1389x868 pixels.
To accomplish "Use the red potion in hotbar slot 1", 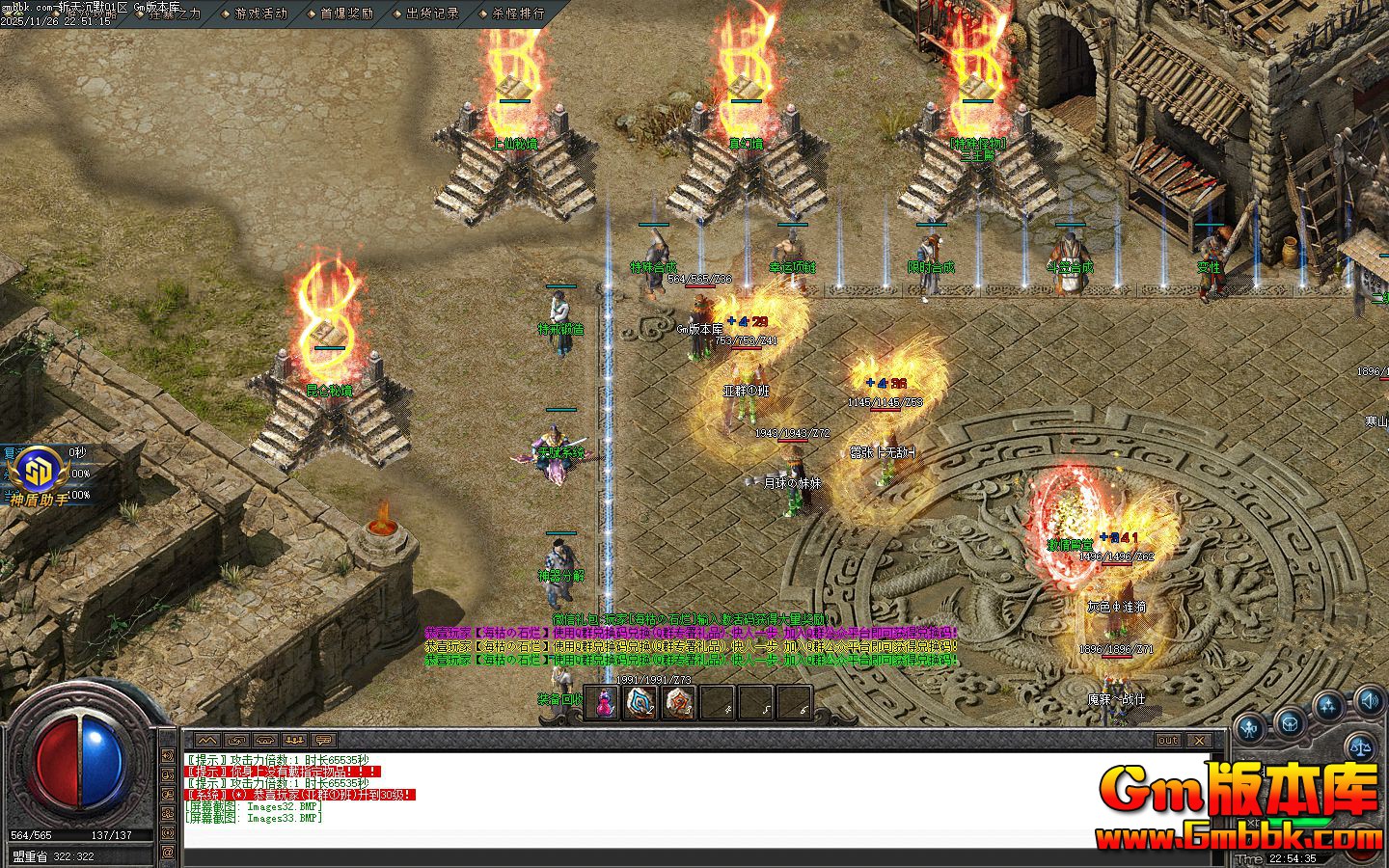I will pos(604,703).
